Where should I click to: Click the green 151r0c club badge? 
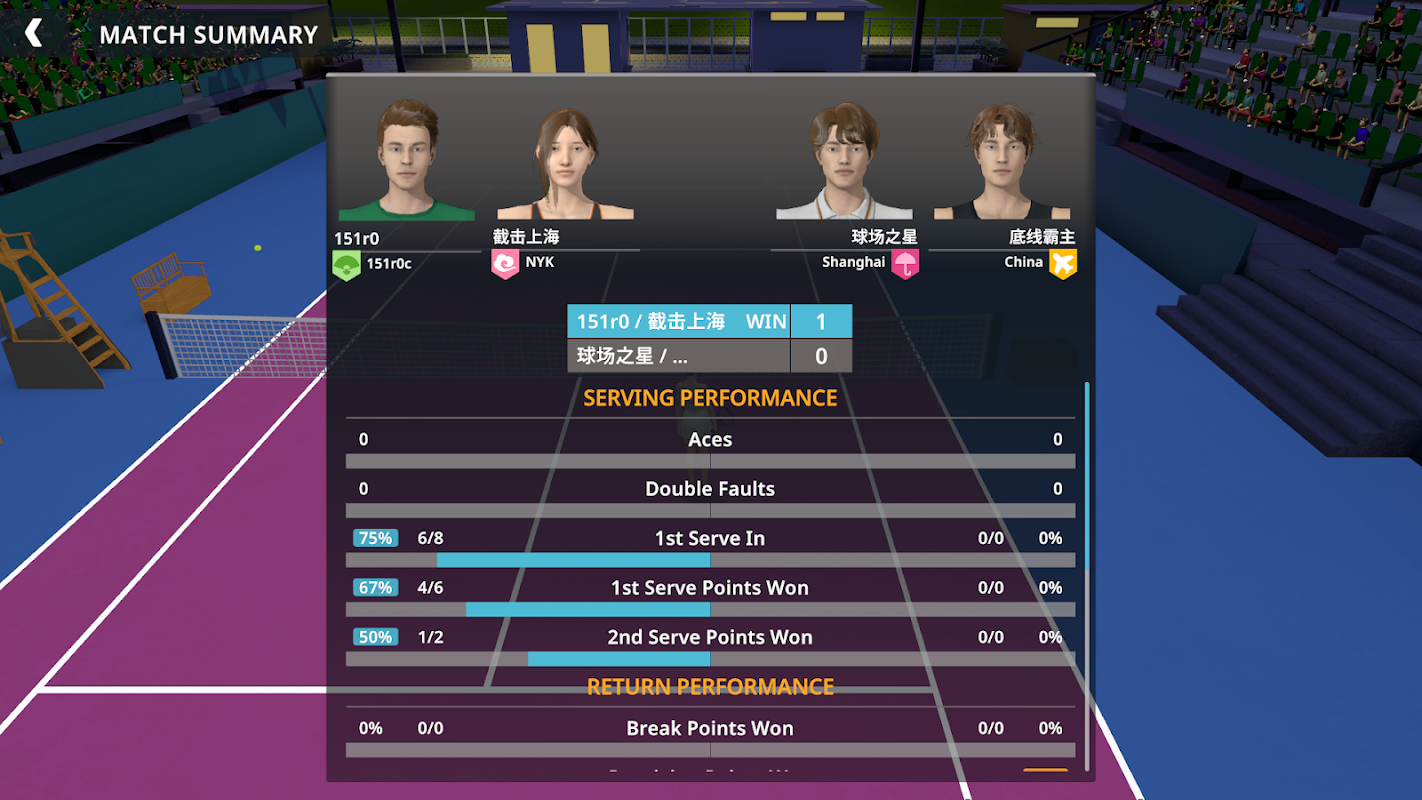(346, 265)
